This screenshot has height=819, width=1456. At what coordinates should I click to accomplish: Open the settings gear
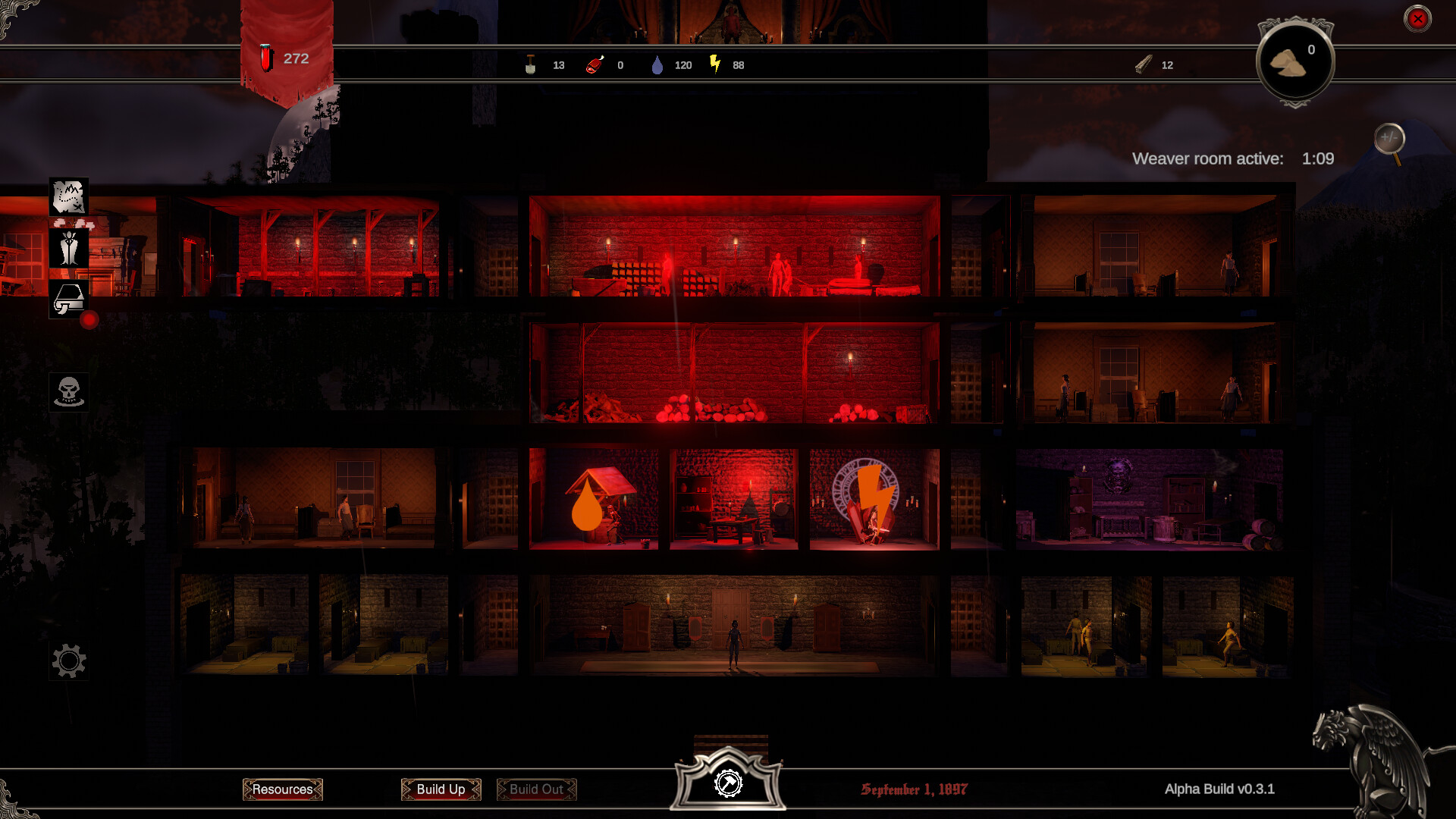[69, 661]
